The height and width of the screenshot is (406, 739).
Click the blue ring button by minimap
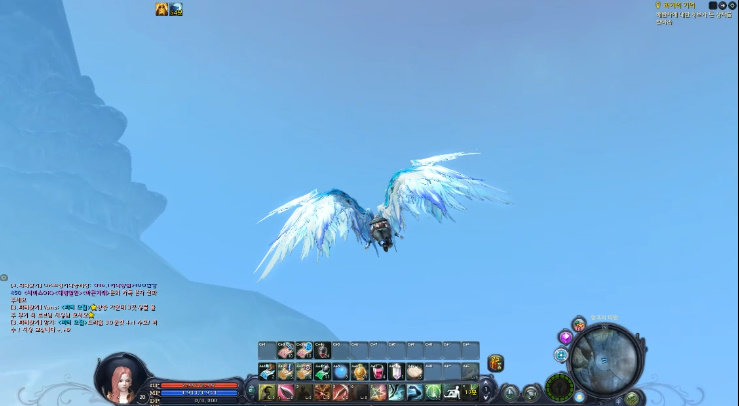[561, 355]
